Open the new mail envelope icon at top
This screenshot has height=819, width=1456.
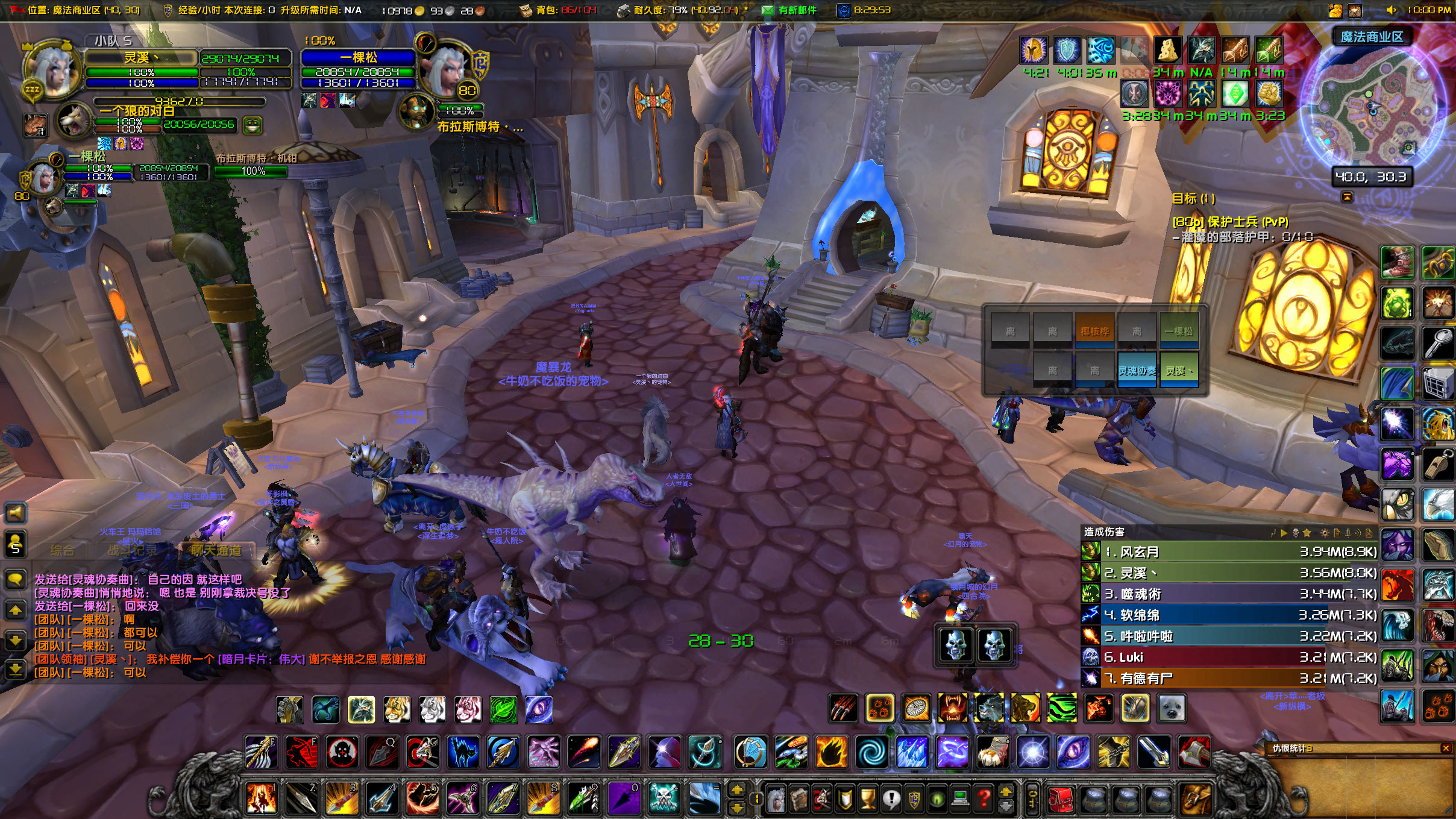769,10
